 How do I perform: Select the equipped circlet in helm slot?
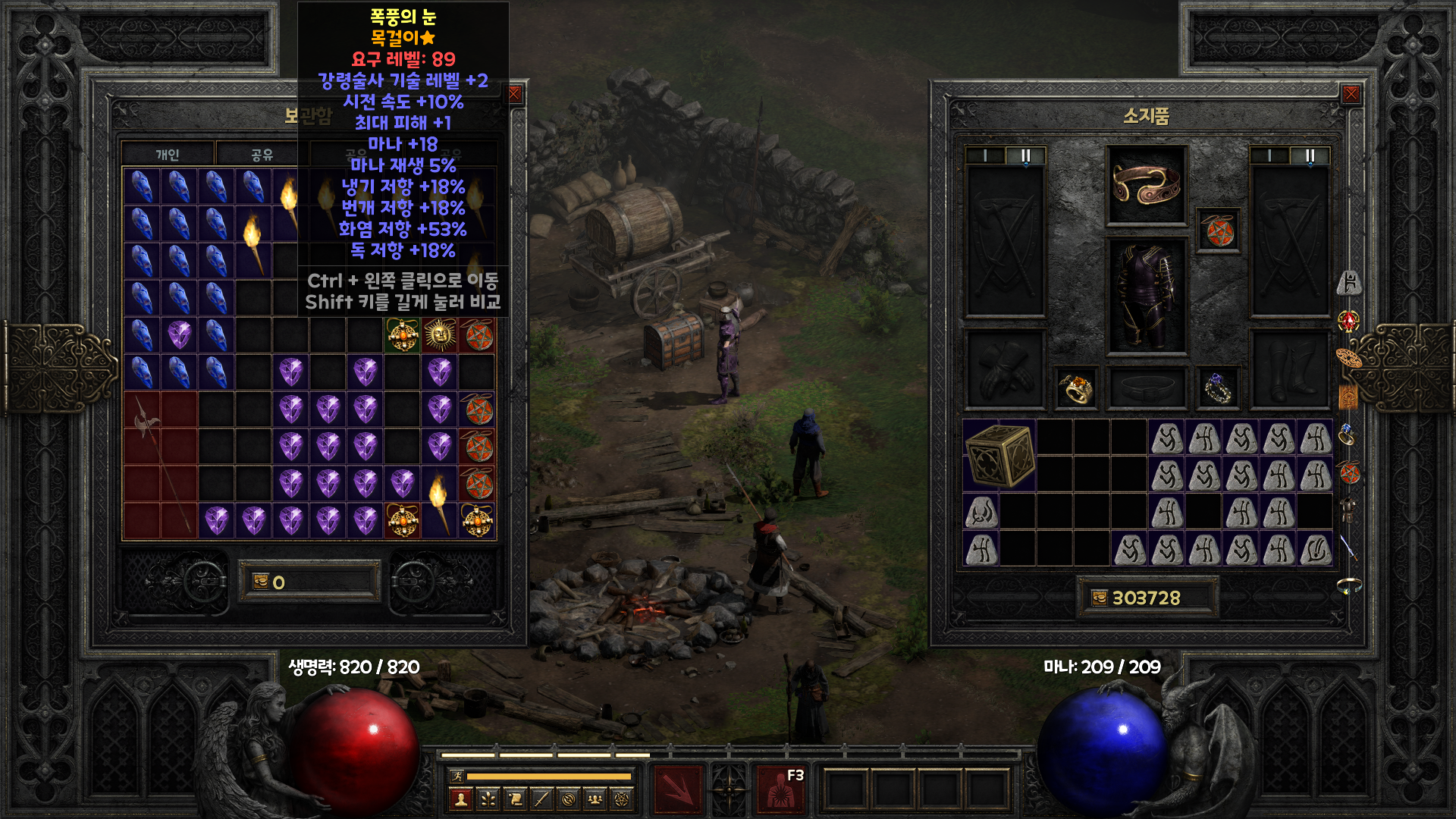pos(1146,185)
